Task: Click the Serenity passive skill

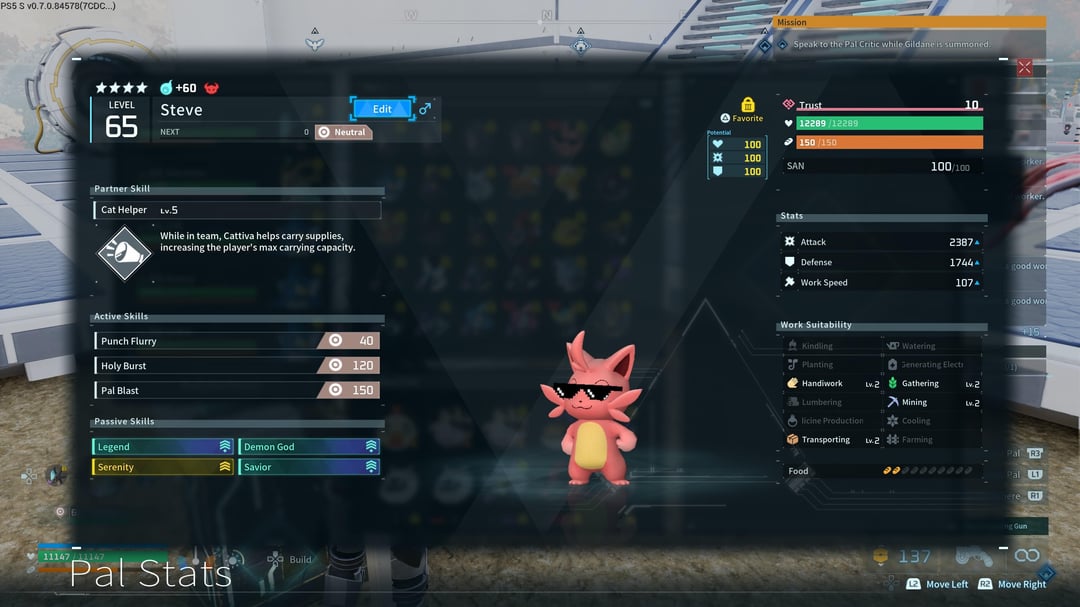Action: coord(163,467)
